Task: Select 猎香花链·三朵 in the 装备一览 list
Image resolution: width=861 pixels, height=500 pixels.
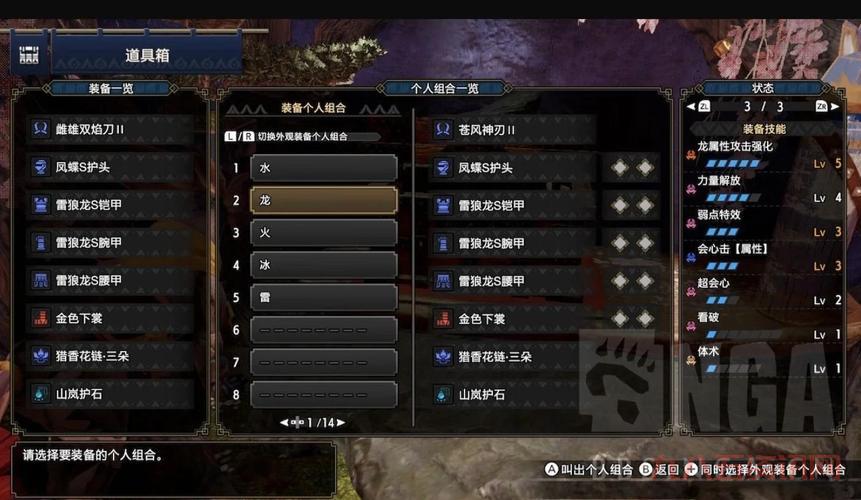Action: (110, 357)
